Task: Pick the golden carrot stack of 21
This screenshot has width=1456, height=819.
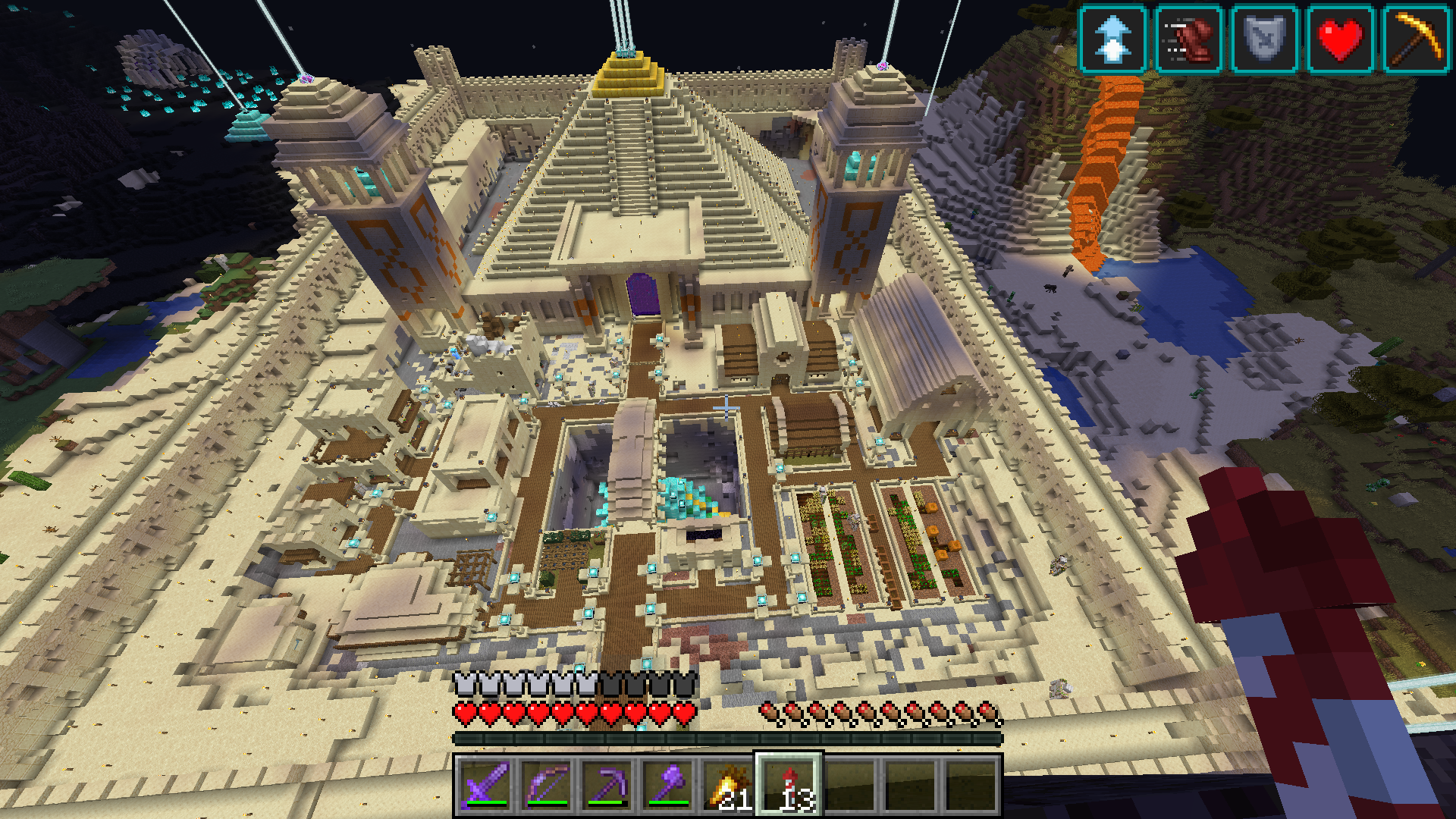Action: 728,785
